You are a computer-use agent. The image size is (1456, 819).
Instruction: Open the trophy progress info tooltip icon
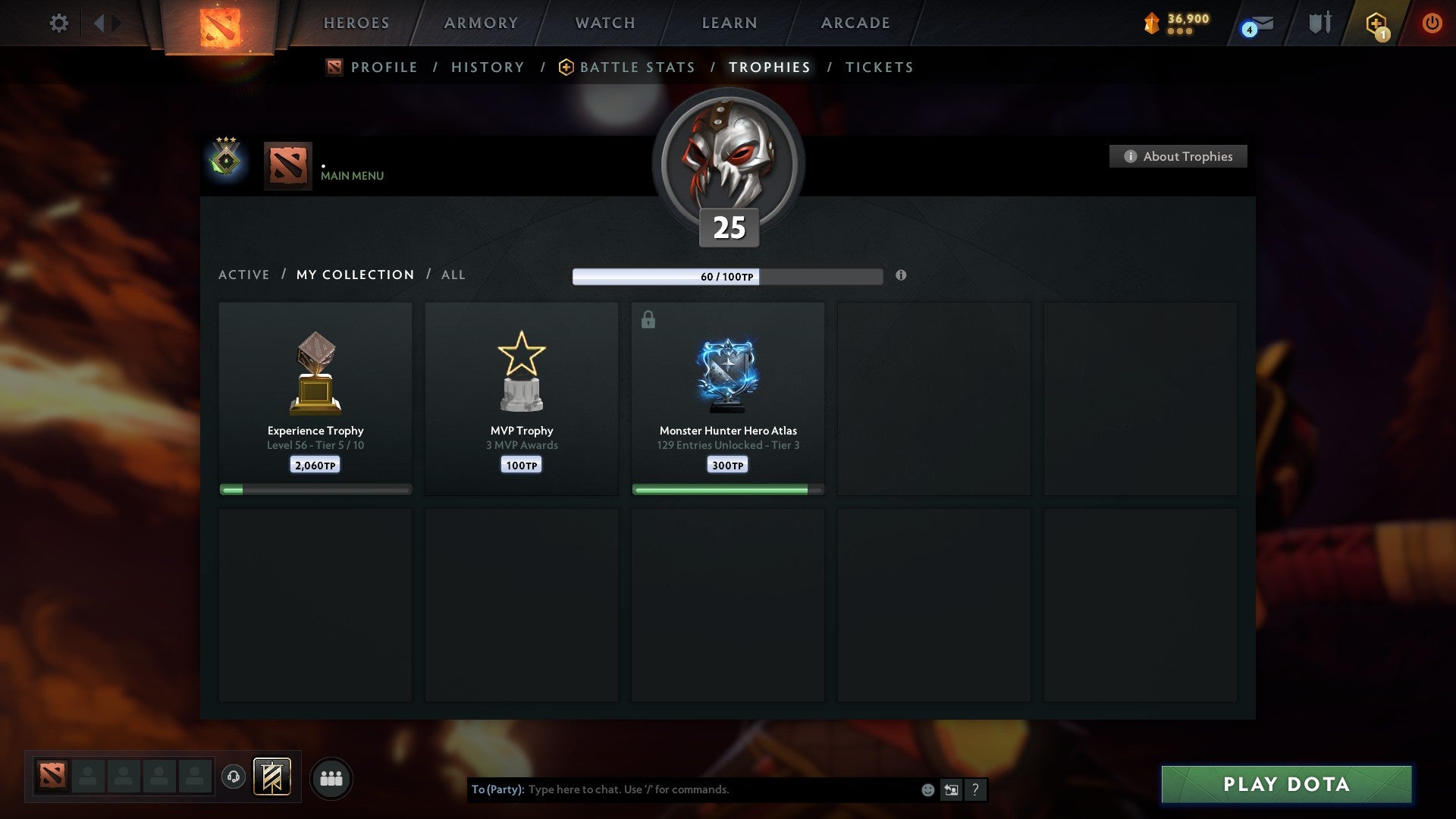[901, 276]
